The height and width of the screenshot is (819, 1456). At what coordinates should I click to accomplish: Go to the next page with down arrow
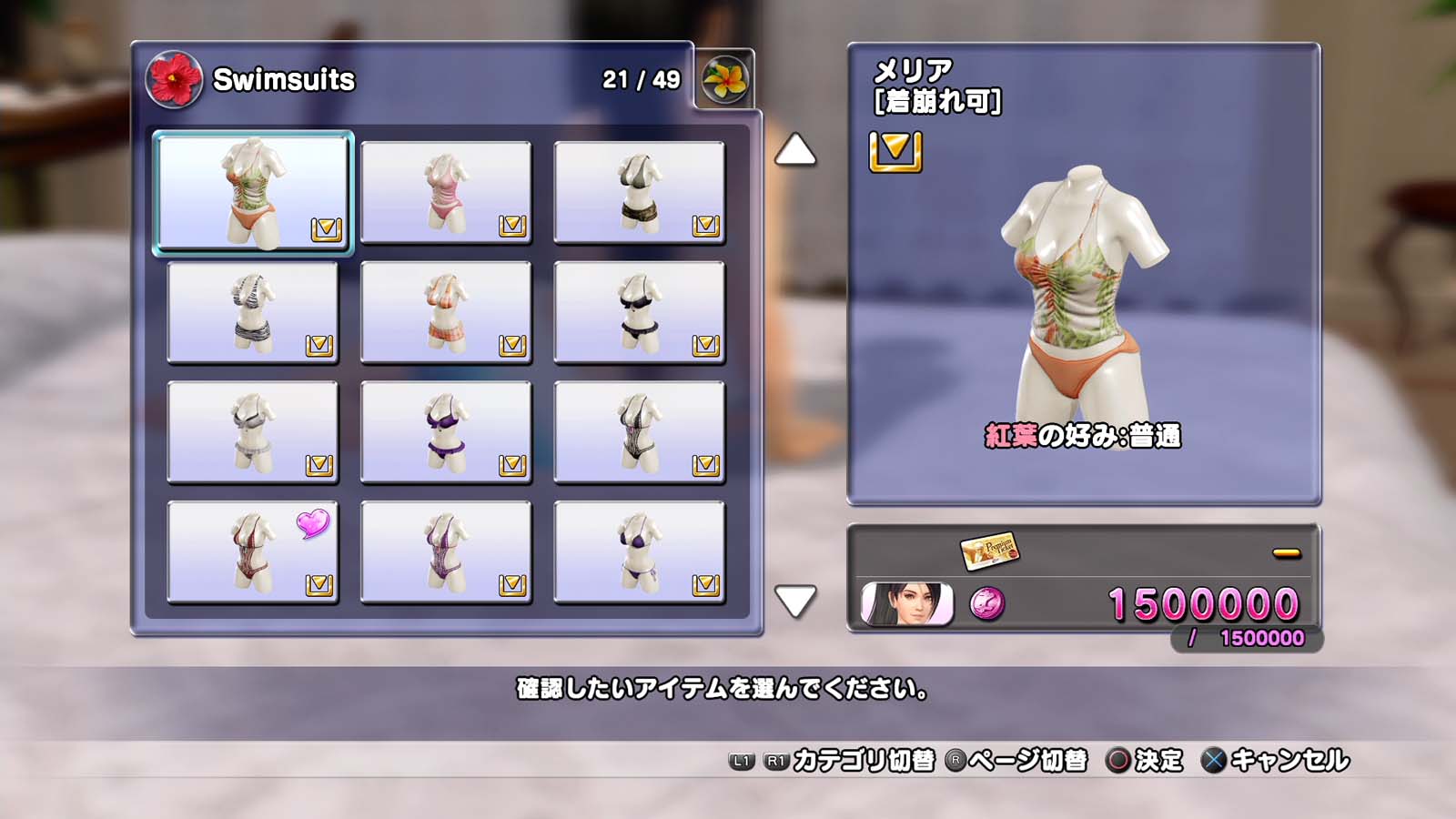click(x=794, y=601)
